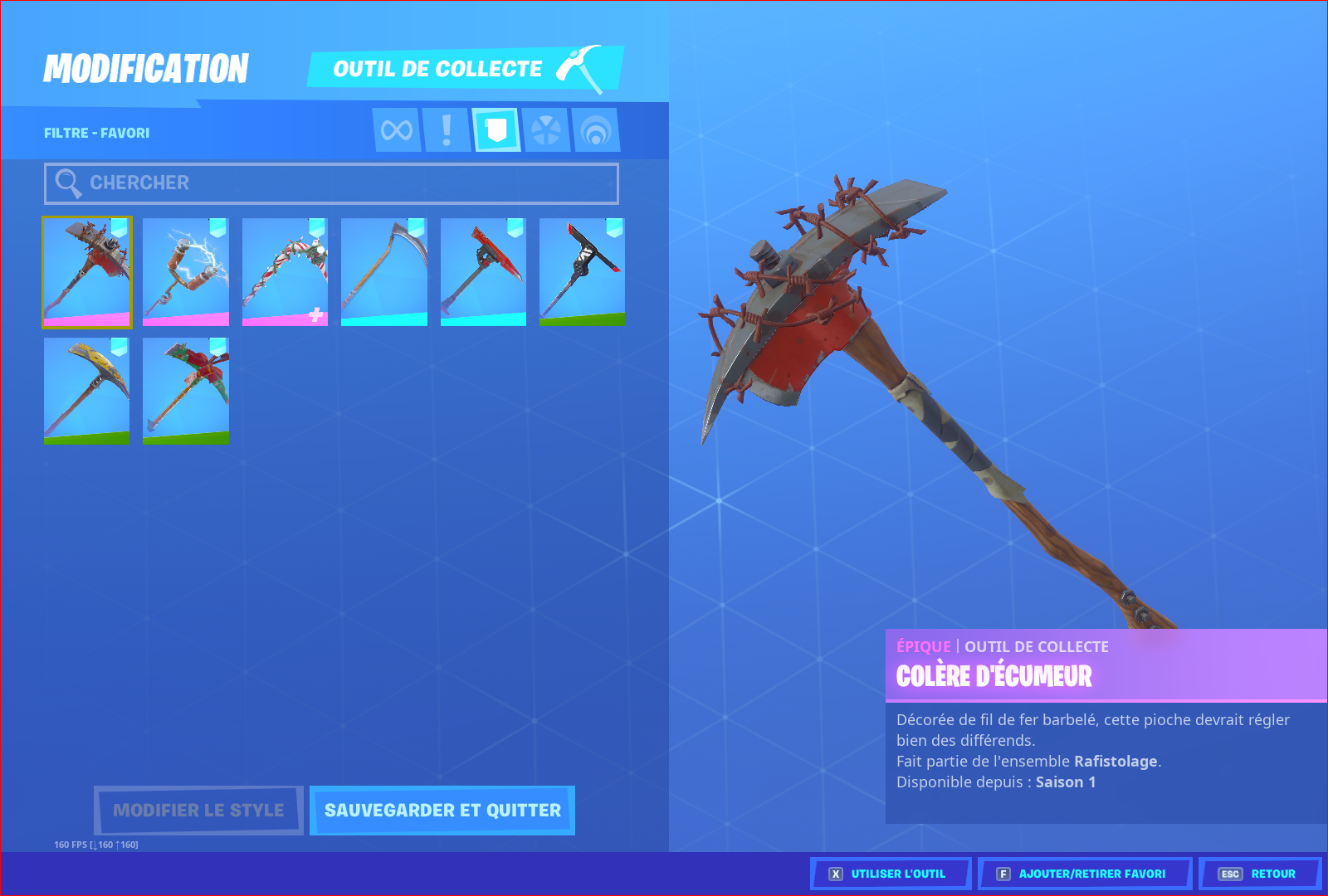Switch to the infinity all-items filter
This screenshot has height=896, width=1328.
click(397, 130)
